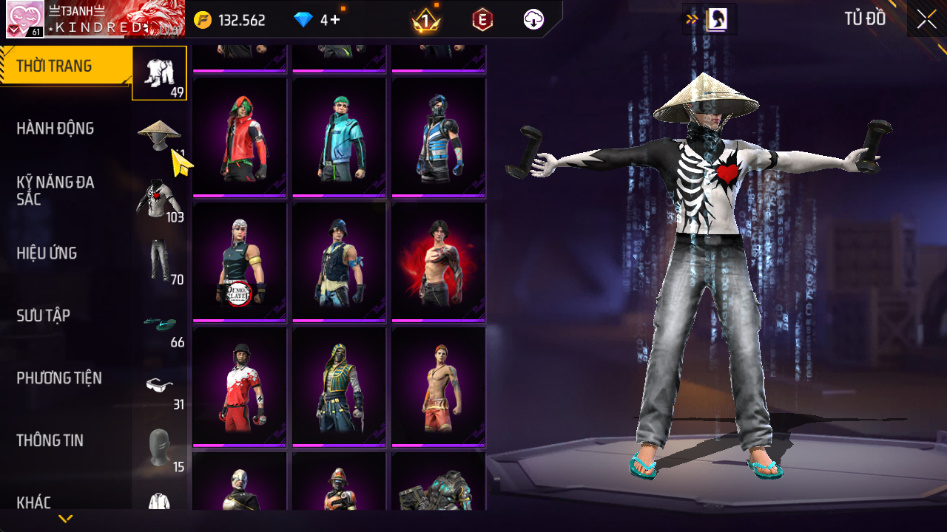Viewport: 947px width, 532px height.
Task: Choose the PHƯƠNG TIỆN category
Action: (x=59, y=378)
